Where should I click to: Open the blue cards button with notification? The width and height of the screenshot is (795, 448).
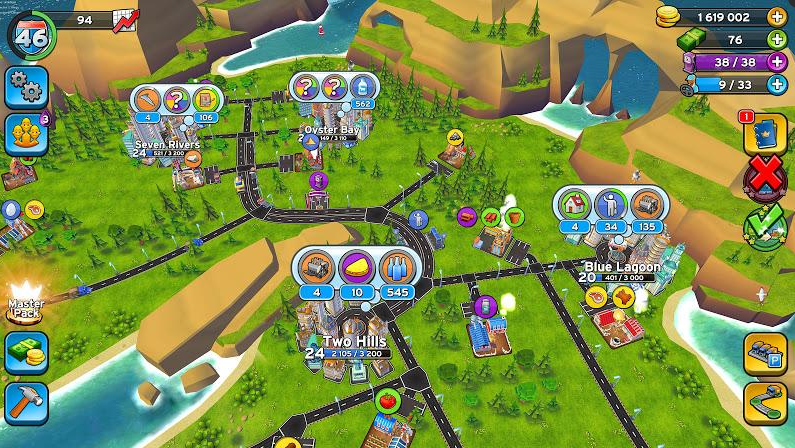click(x=765, y=134)
